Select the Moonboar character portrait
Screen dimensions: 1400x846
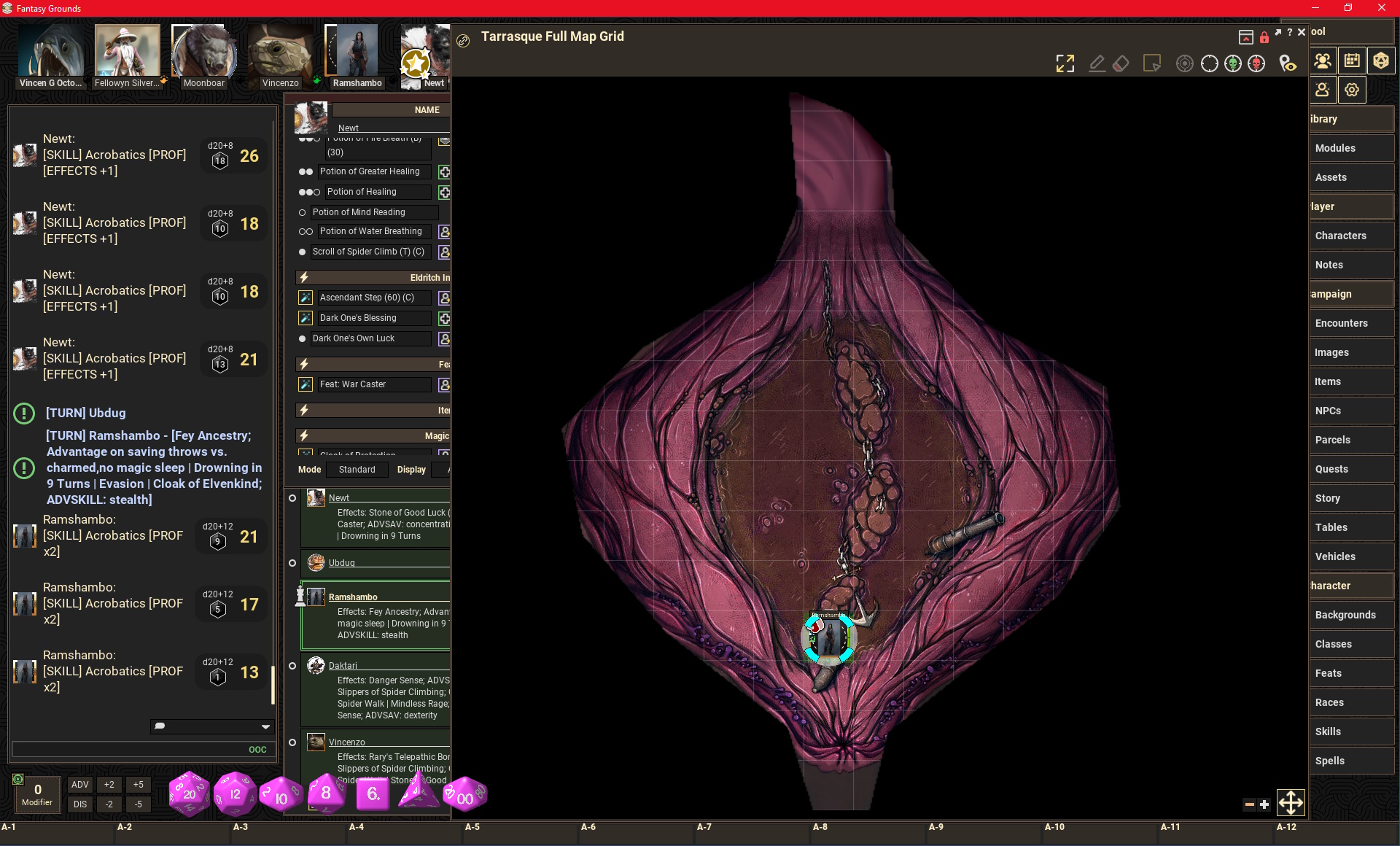pyautogui.click(x=203, y=53)
